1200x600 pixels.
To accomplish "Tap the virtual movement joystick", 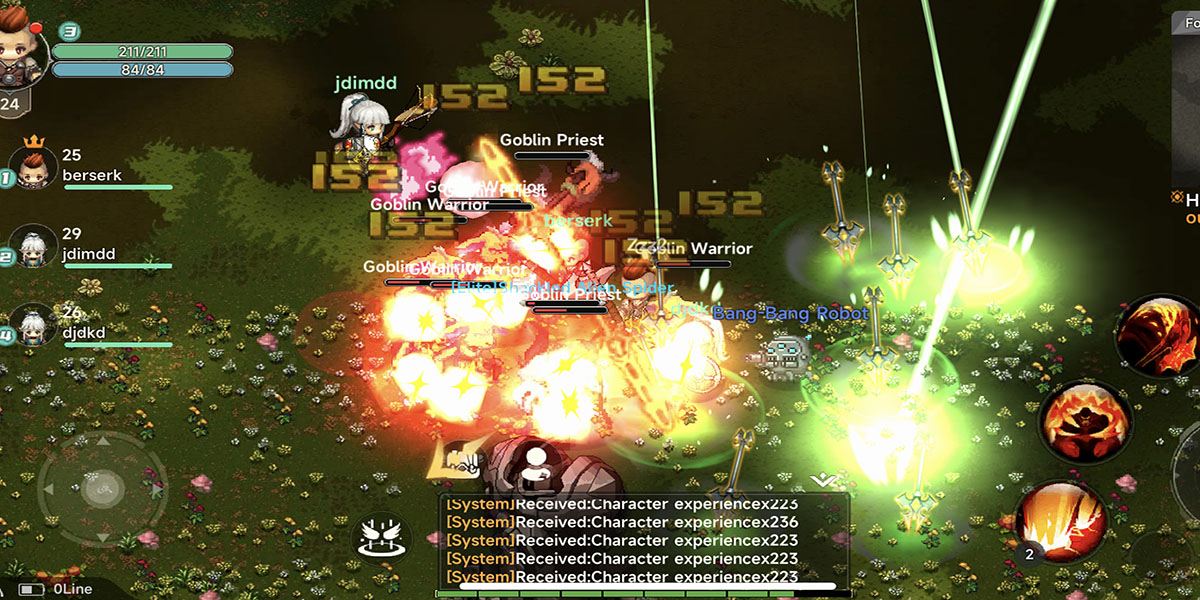I will click(x=101, y=489).
